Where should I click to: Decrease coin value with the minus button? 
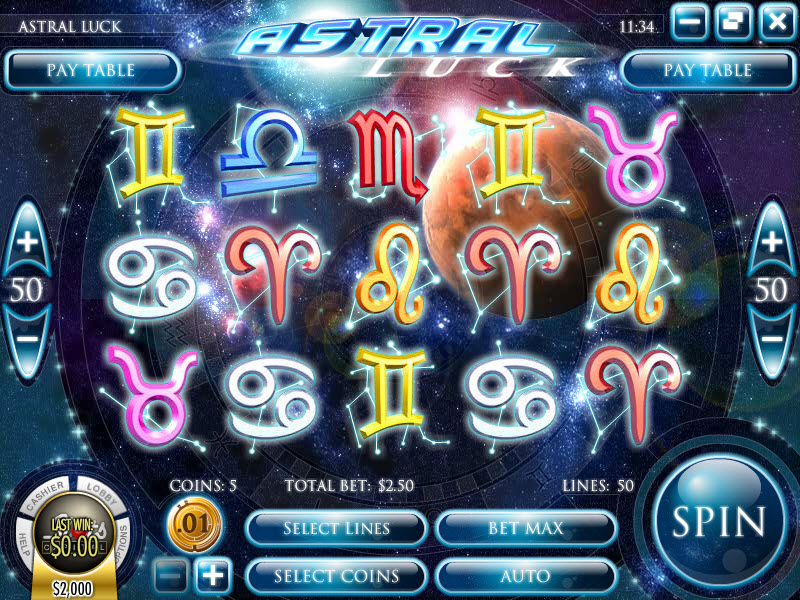[171, 575]
